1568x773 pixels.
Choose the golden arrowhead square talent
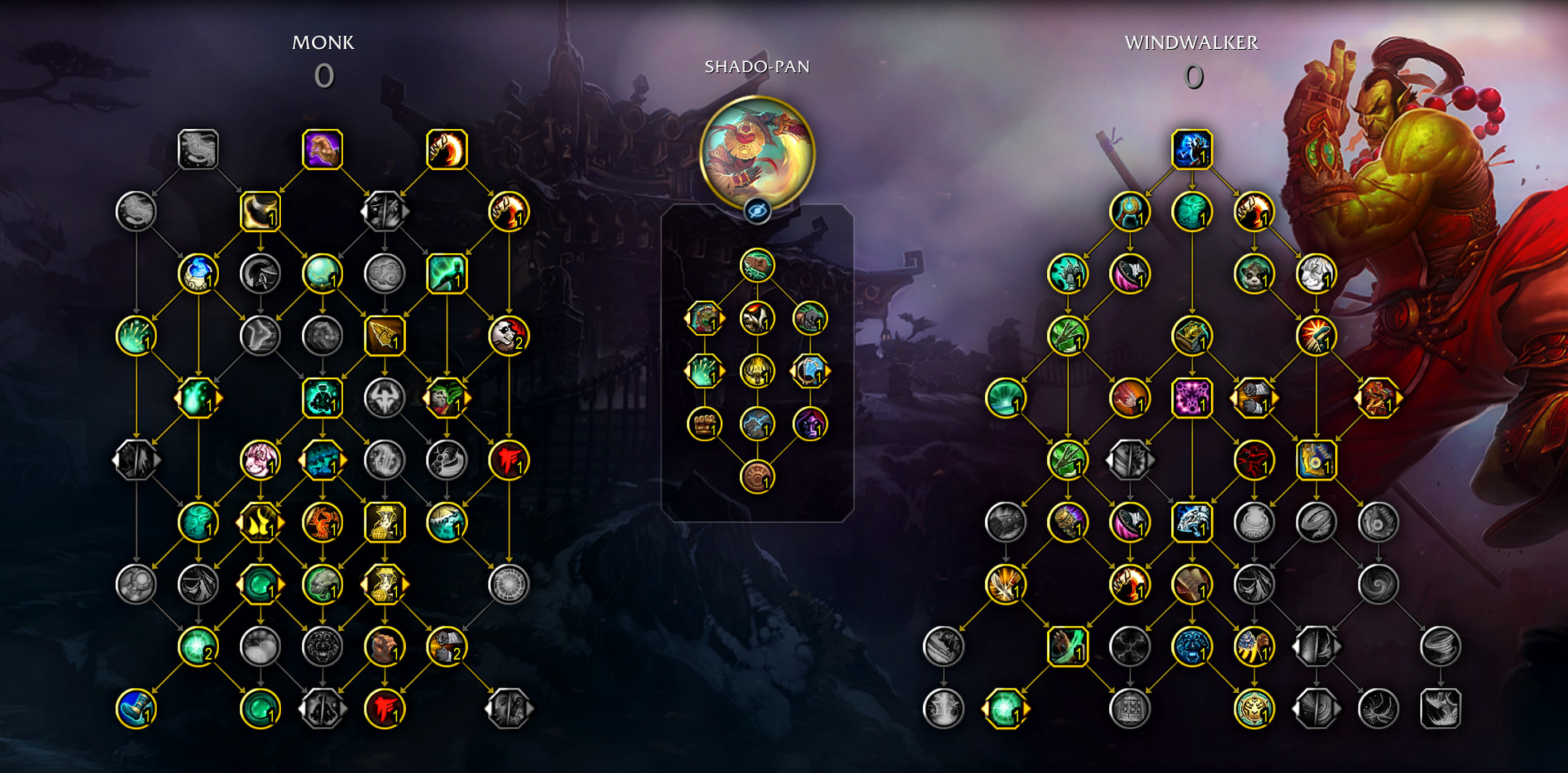coord(385,336)
